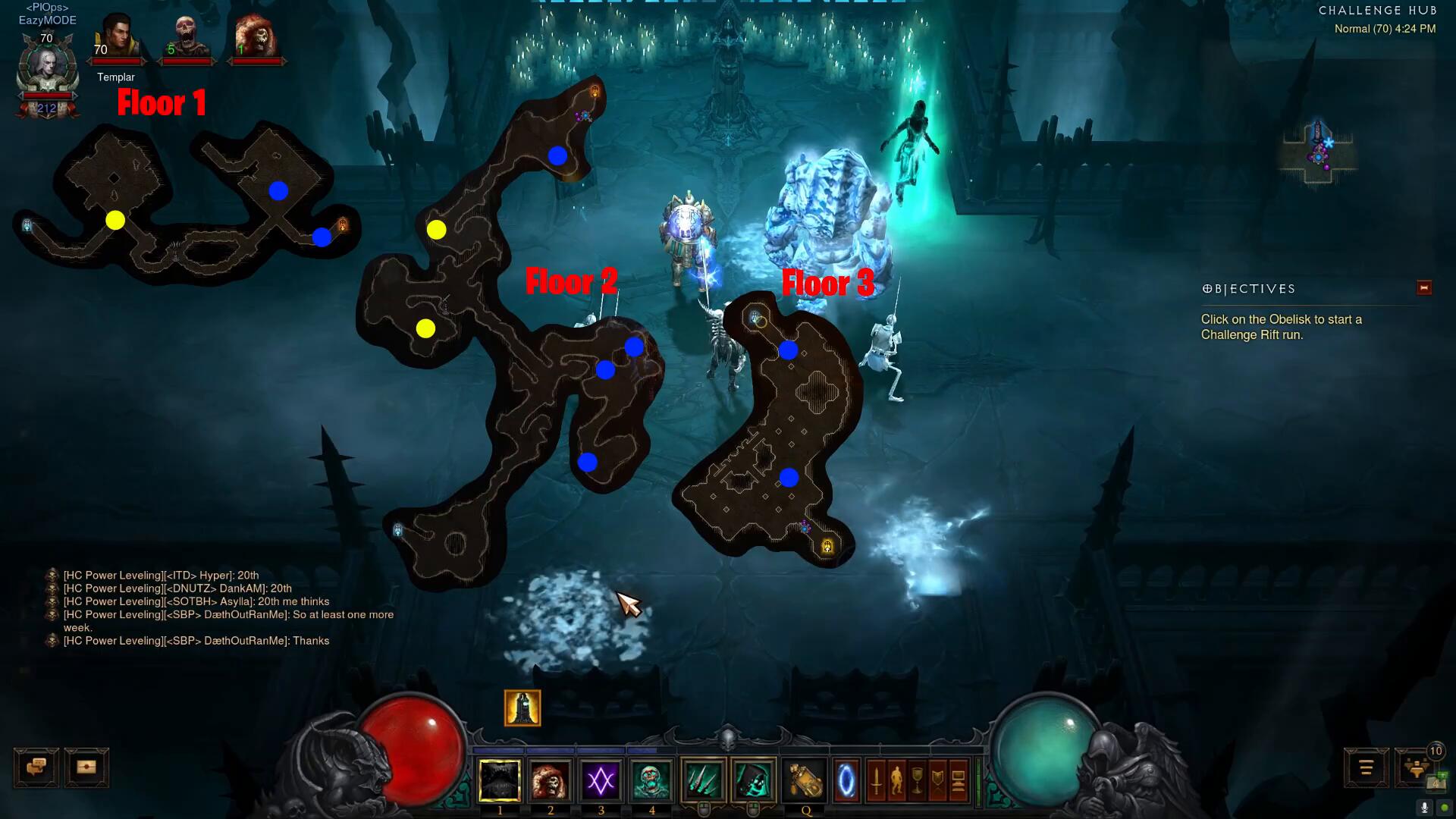Select the bone spikes left-mouse skill
This screenshot has width=1456, height=819.
click(703, 780)
